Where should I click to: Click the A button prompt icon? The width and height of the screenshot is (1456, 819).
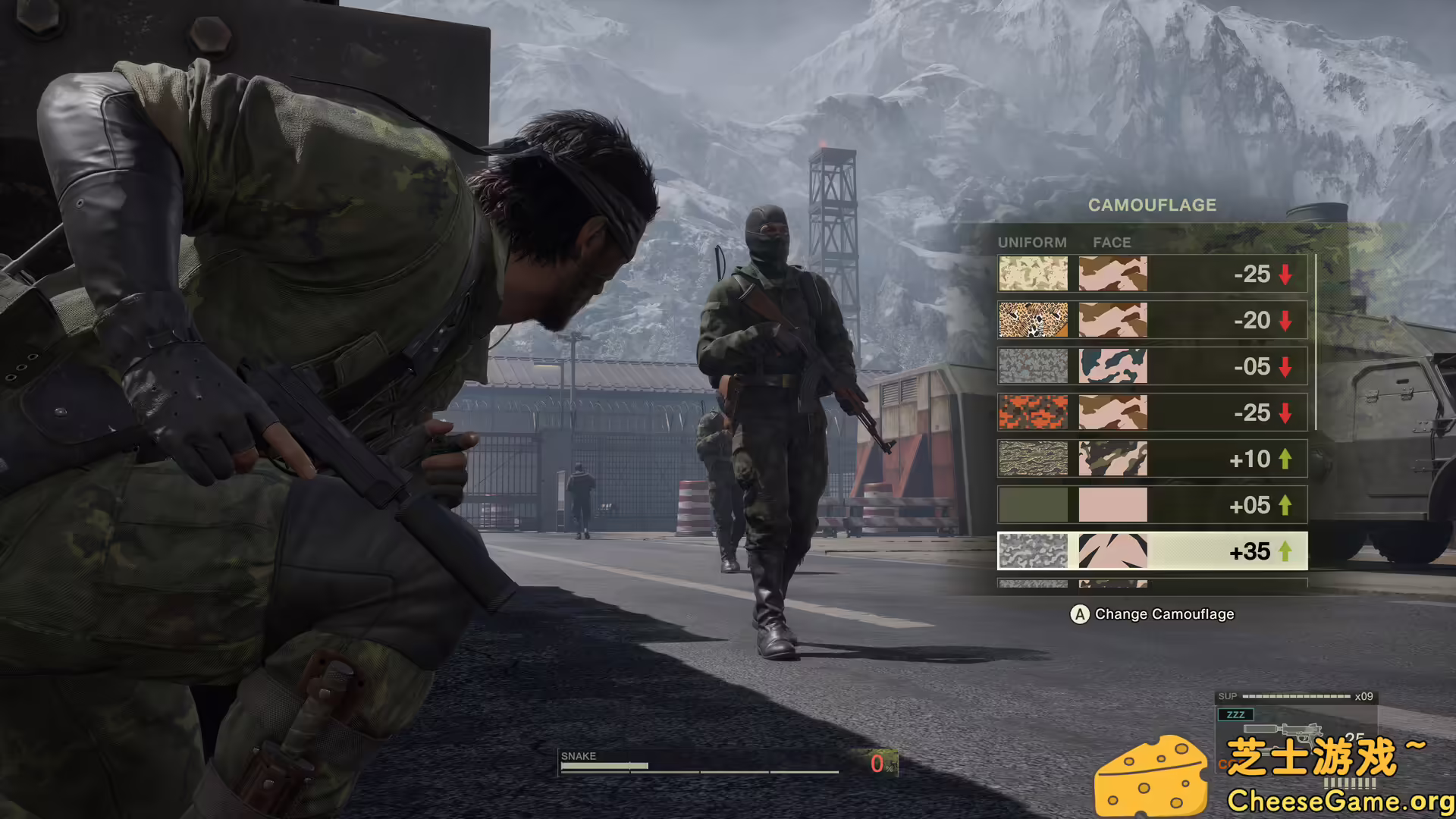click(1079, 615)
